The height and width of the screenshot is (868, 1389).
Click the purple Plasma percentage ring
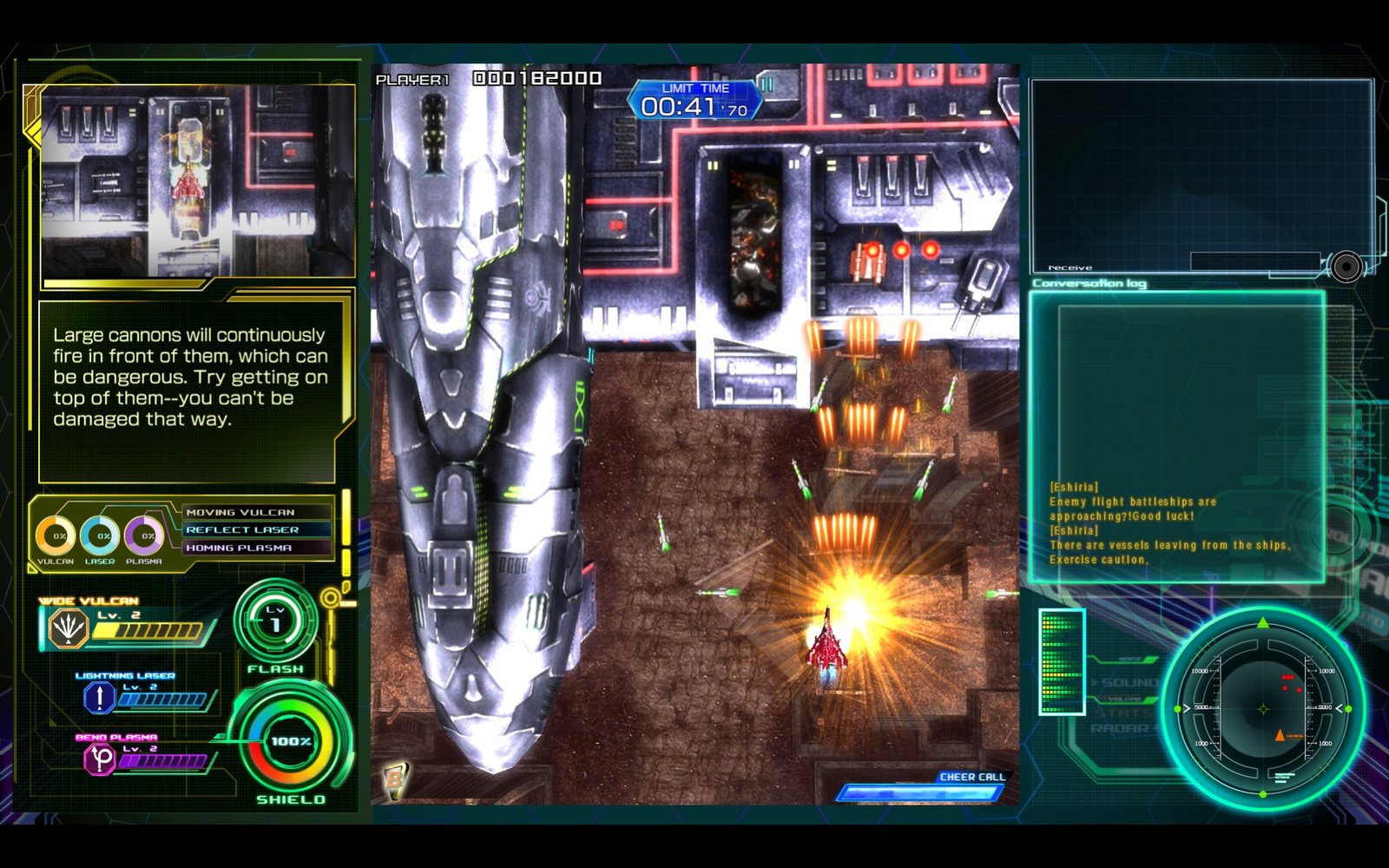144,536
